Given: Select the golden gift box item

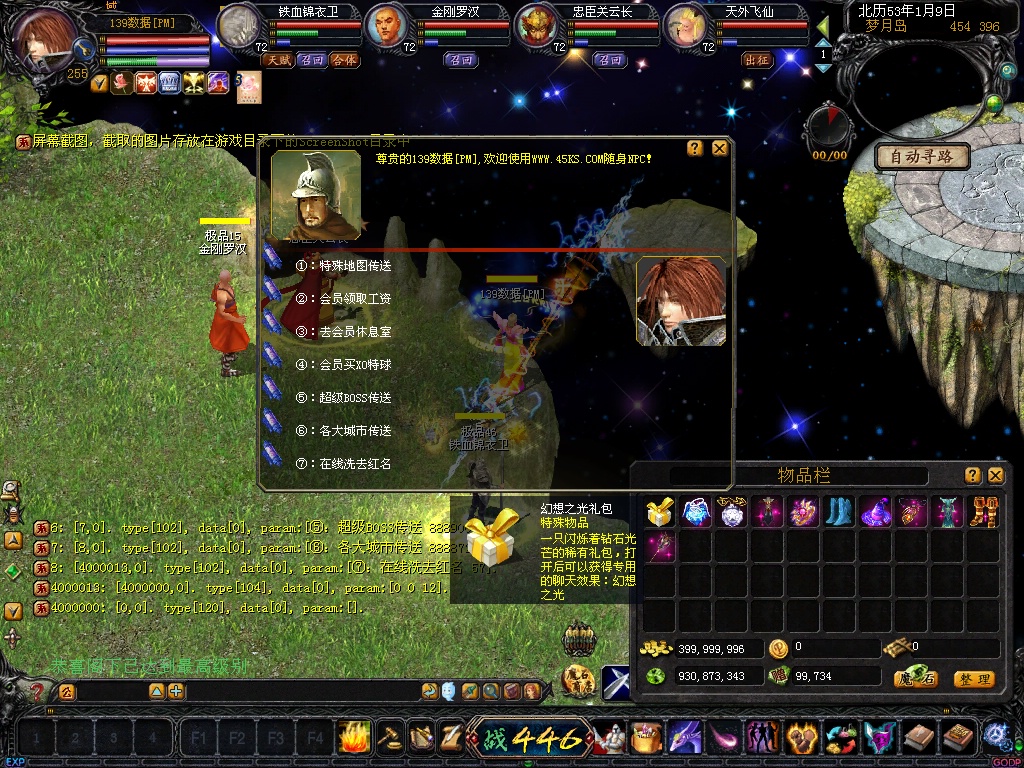Looking at the screenshot, I should coord(659,513).
